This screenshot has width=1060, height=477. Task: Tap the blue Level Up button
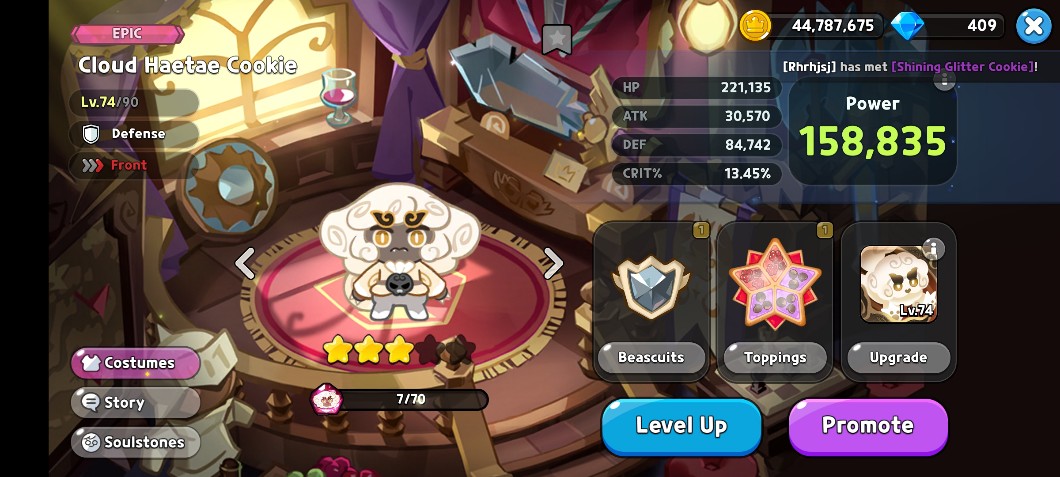tap(681, 426)
